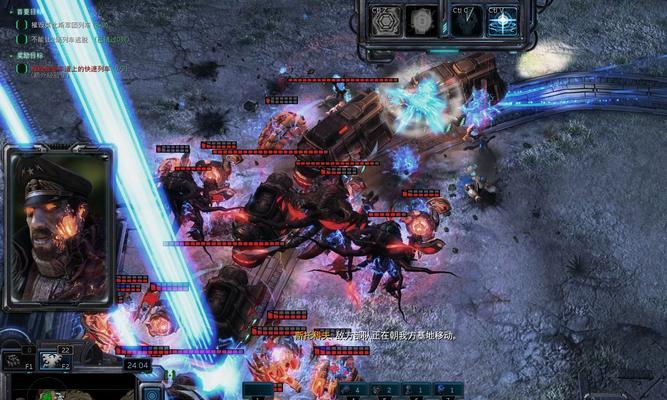Trigger the dark top-bar ability with the slash

pyautogui.click(x=464, y=20)
